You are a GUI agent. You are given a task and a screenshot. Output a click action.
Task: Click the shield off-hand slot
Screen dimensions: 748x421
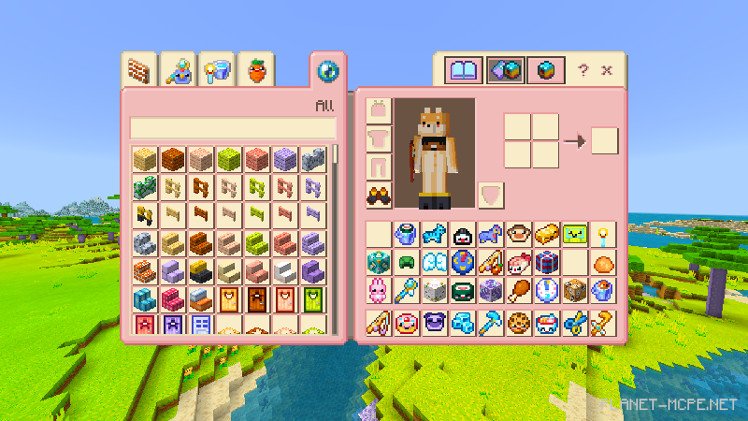[x=491, y=194]
